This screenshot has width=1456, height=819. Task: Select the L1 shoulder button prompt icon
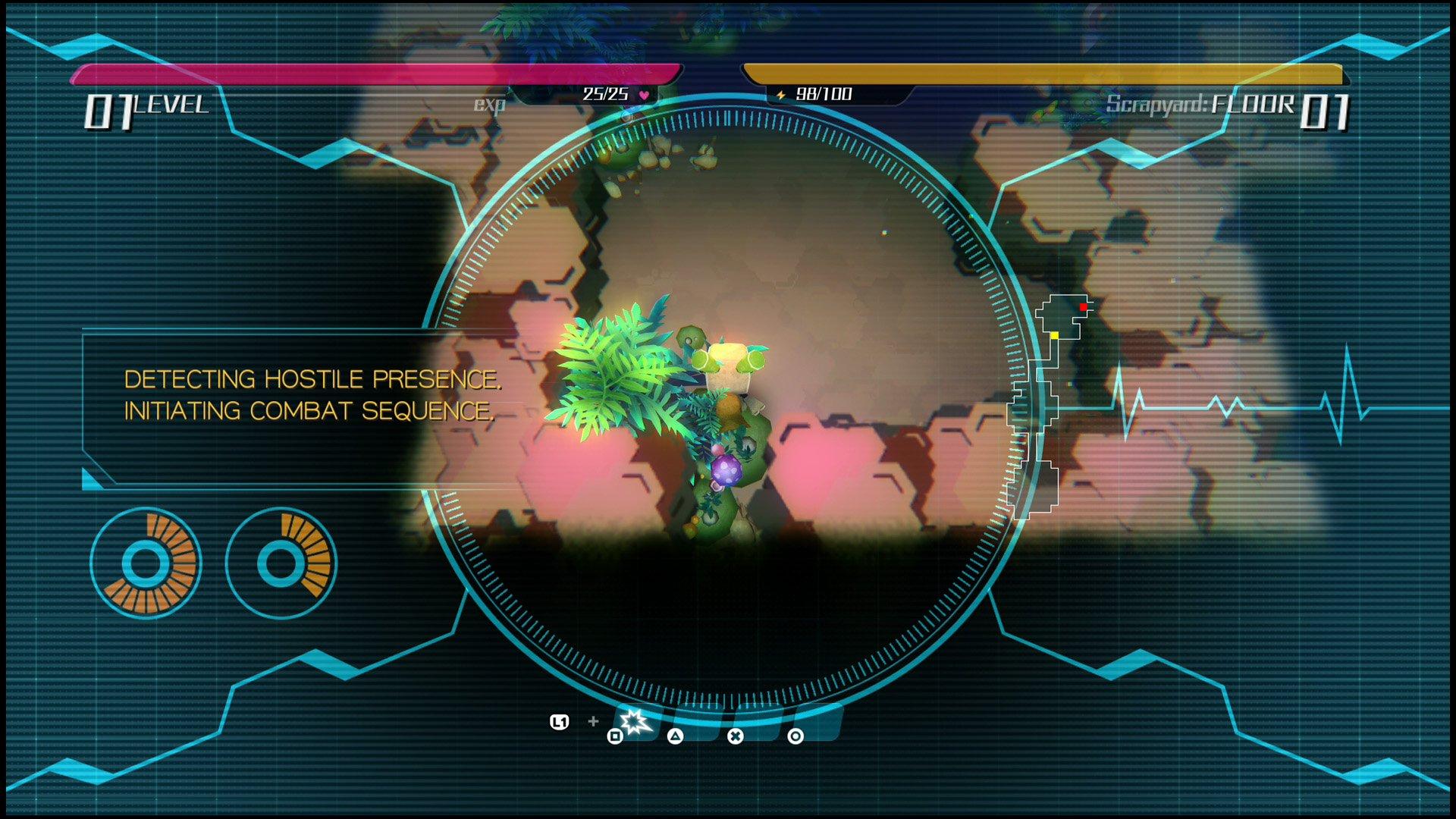[x=560, y=721]
